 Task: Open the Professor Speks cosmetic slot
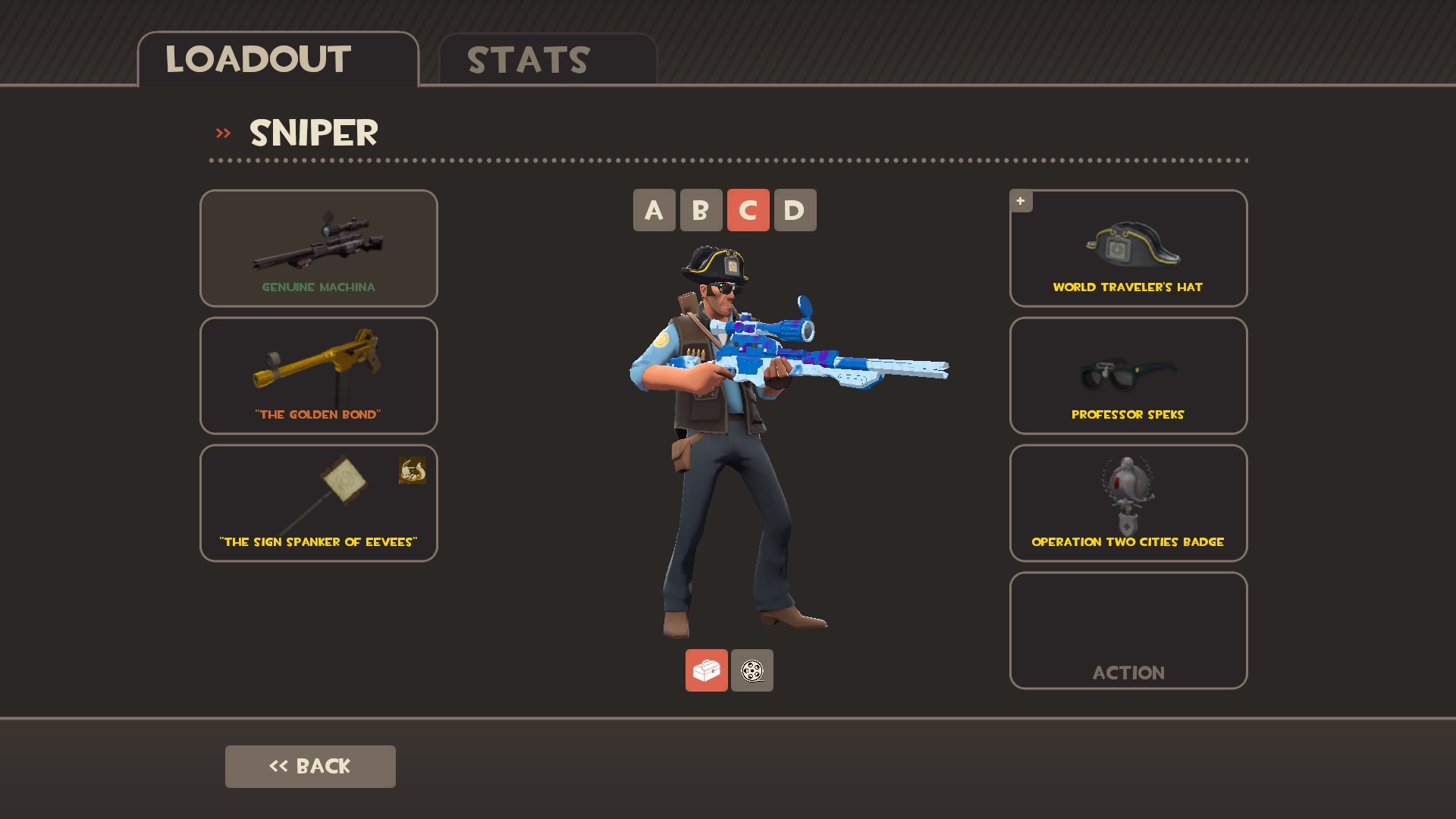(x=1128, y=375)
